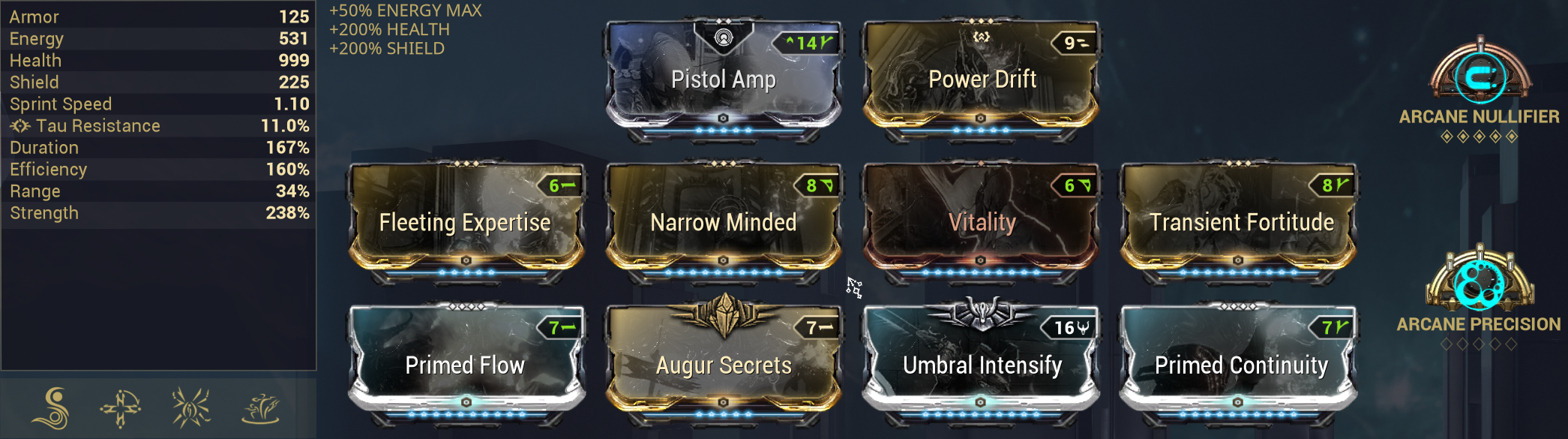Image resolution: width=1568 pixels, height=439 pixels.
Task: Select the four-arrow cross ability icon
Action: (x=121, y=408)
